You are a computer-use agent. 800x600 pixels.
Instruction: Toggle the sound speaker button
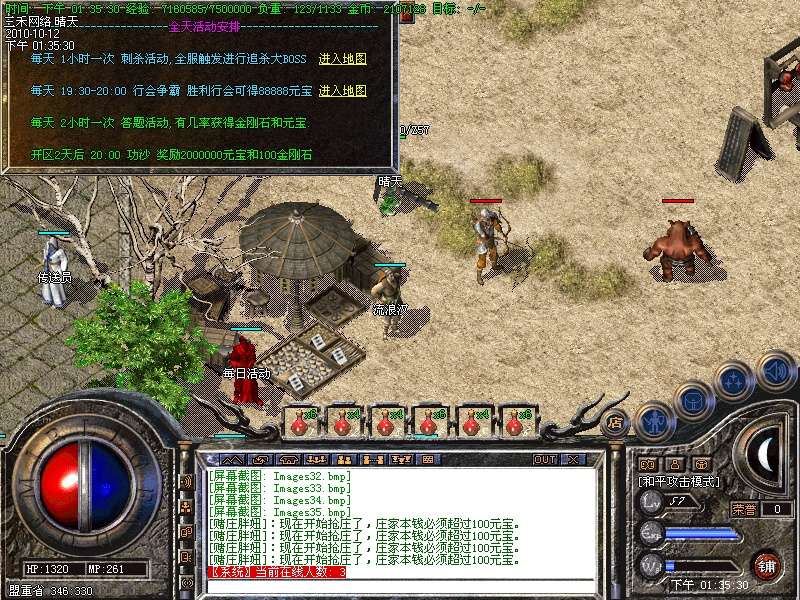tap(775, 370)
